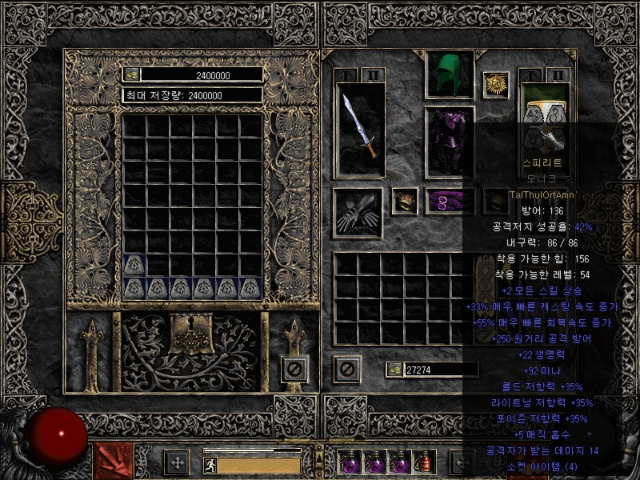640x480 pixels.
Task: Use the red potion in the belt
Action: tap(425, 464)
